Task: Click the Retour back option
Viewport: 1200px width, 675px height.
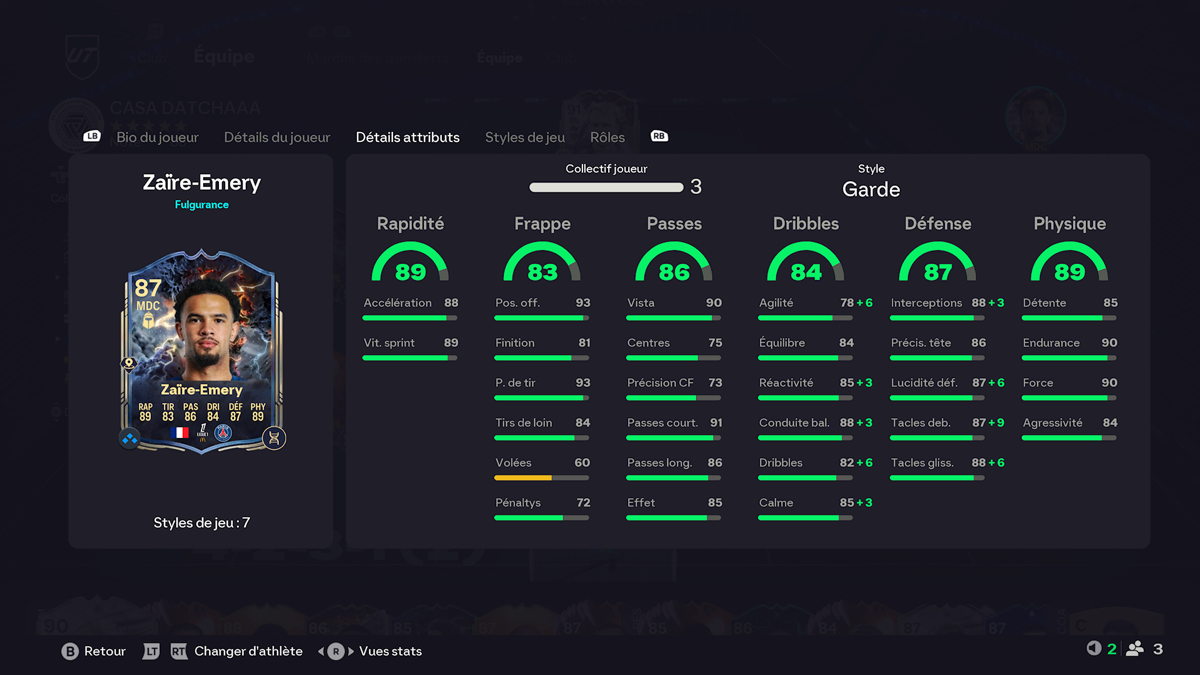Action: [104, 651]
